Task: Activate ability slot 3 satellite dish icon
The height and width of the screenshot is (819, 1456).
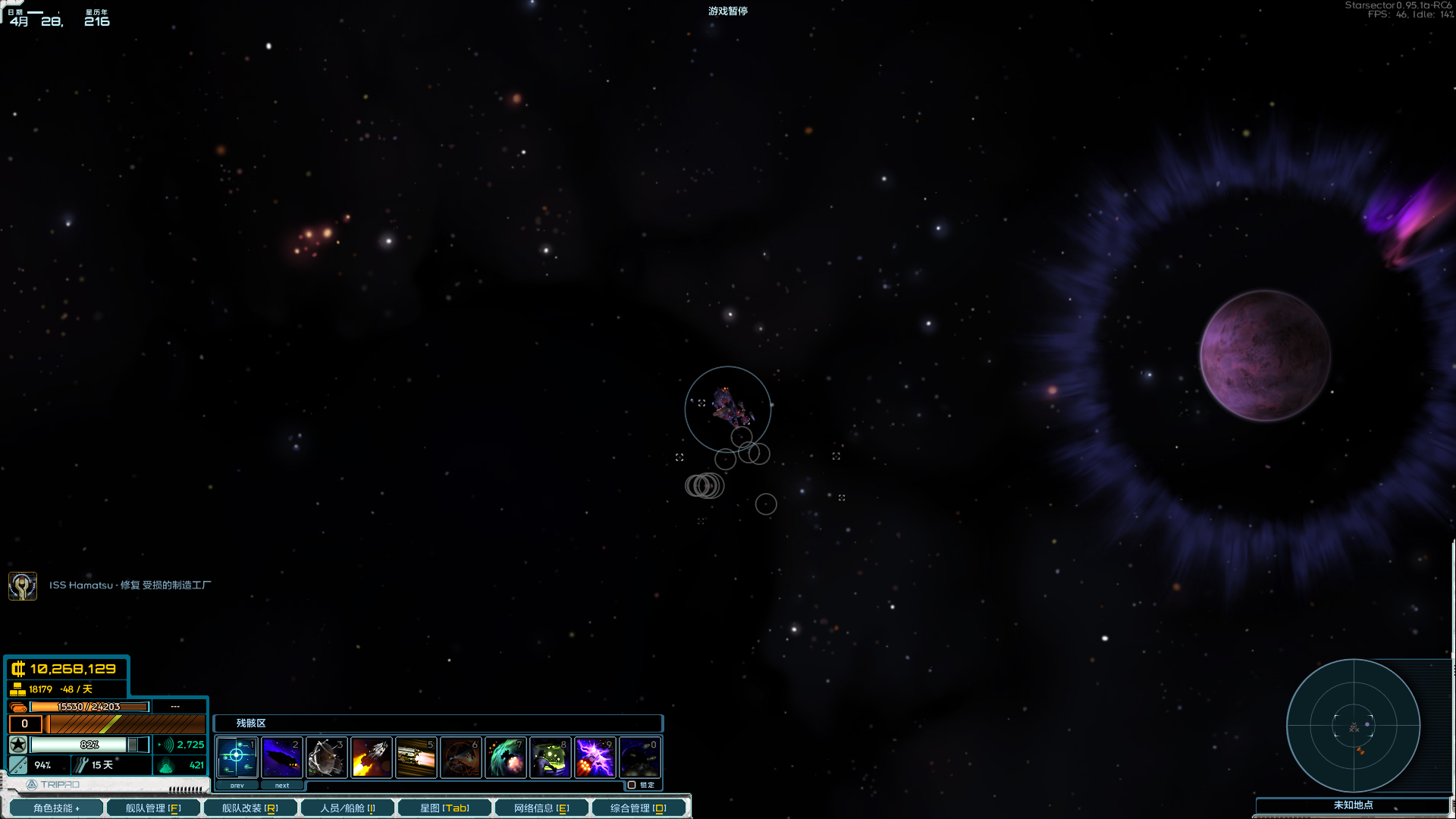Action: (326, 757)
